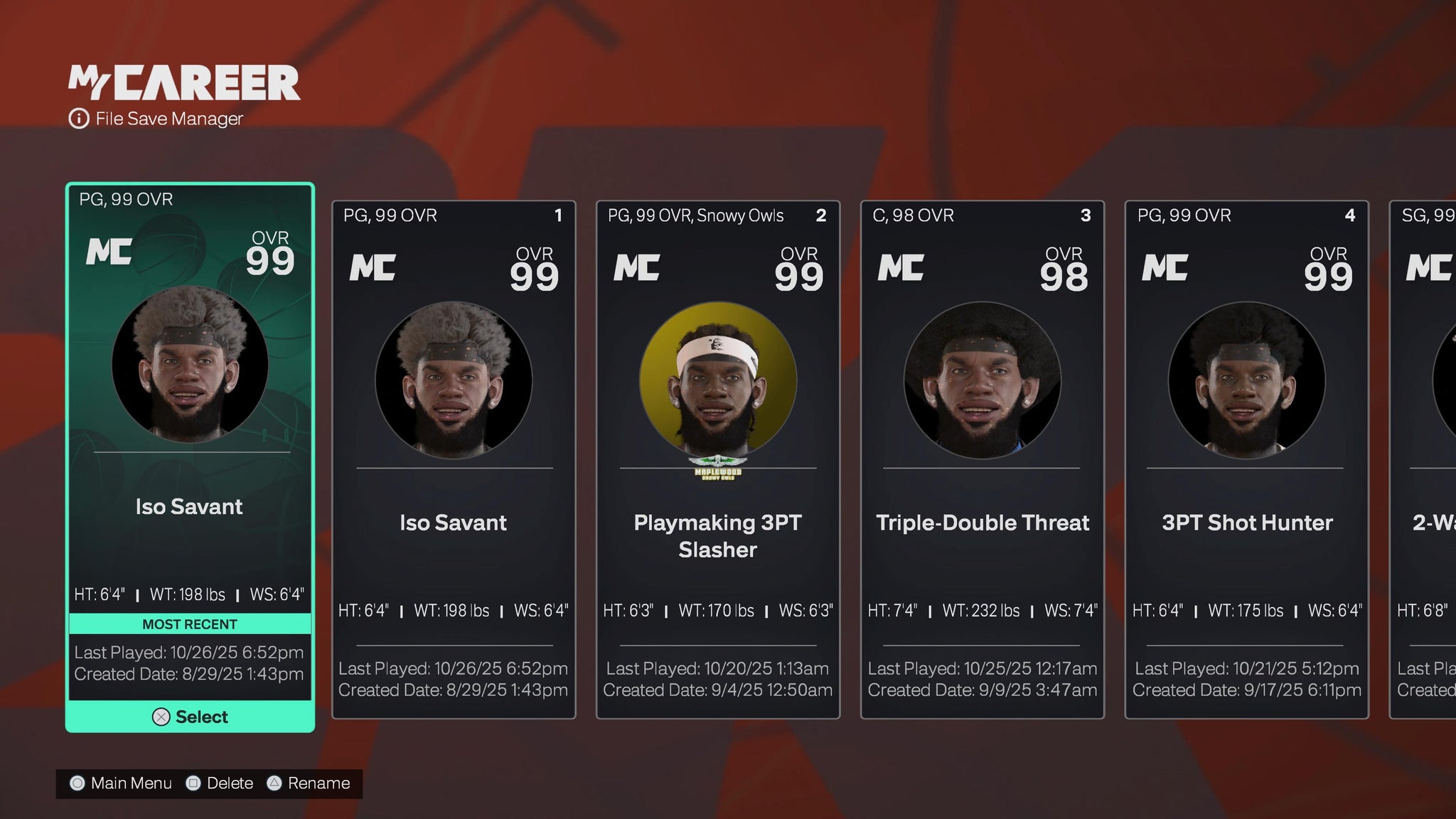Screen dimensions: 1456x819
Task: Choose the partially visible SG save card
Action: [1425, 459]
